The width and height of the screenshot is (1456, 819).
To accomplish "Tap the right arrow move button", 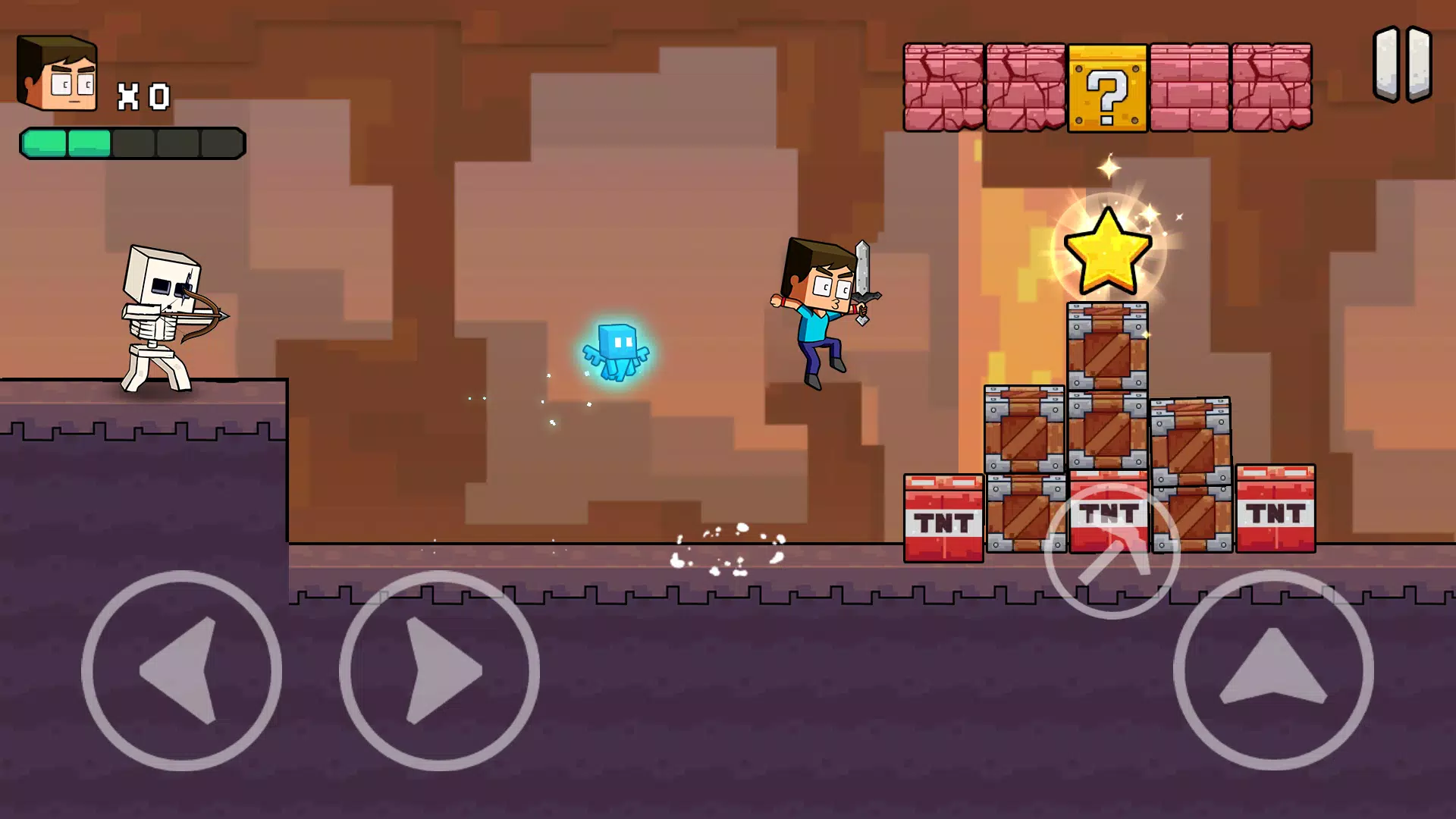I will [x=439, y=670].
